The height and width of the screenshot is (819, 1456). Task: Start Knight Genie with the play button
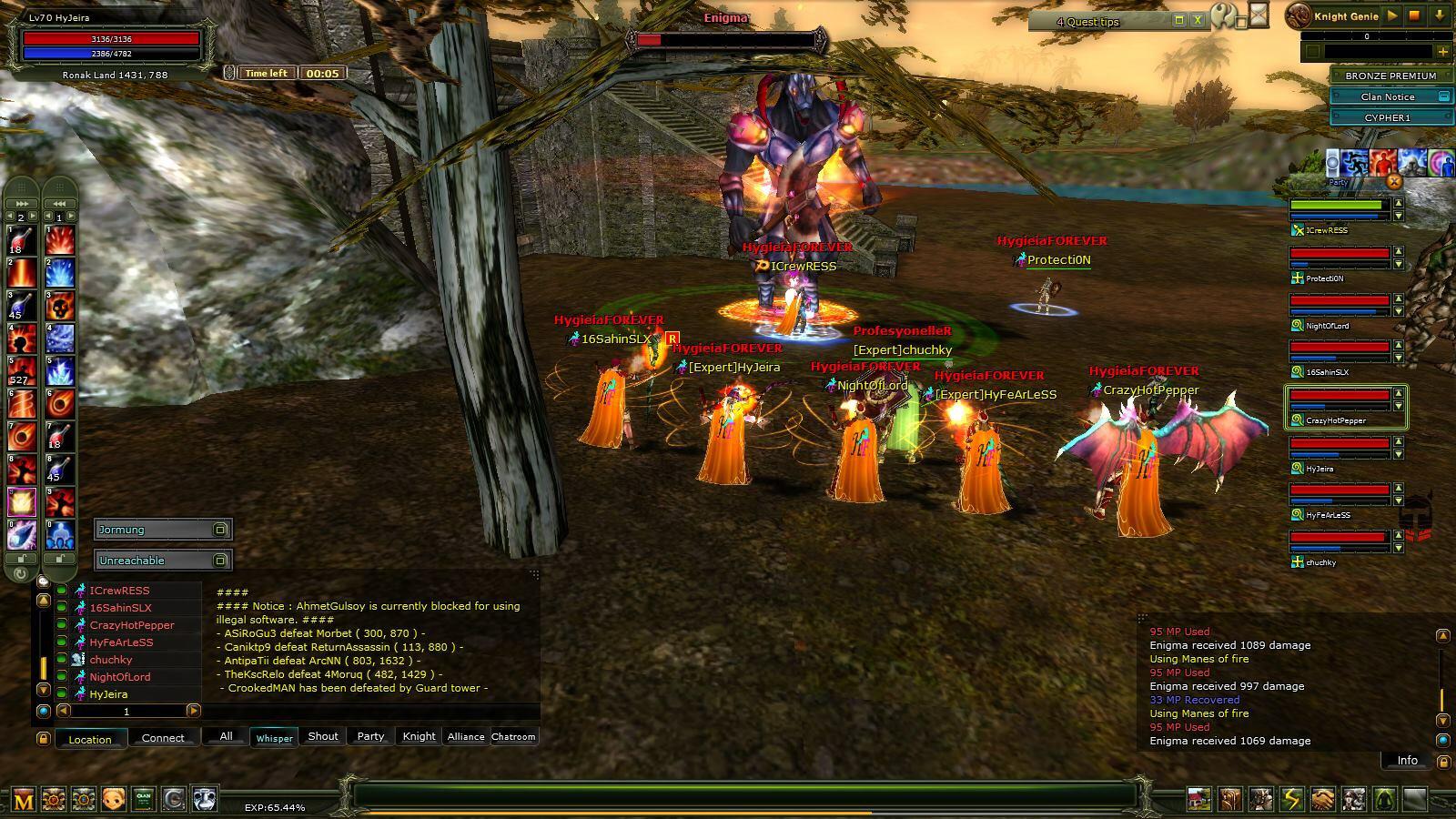(x=1391, y=15)
